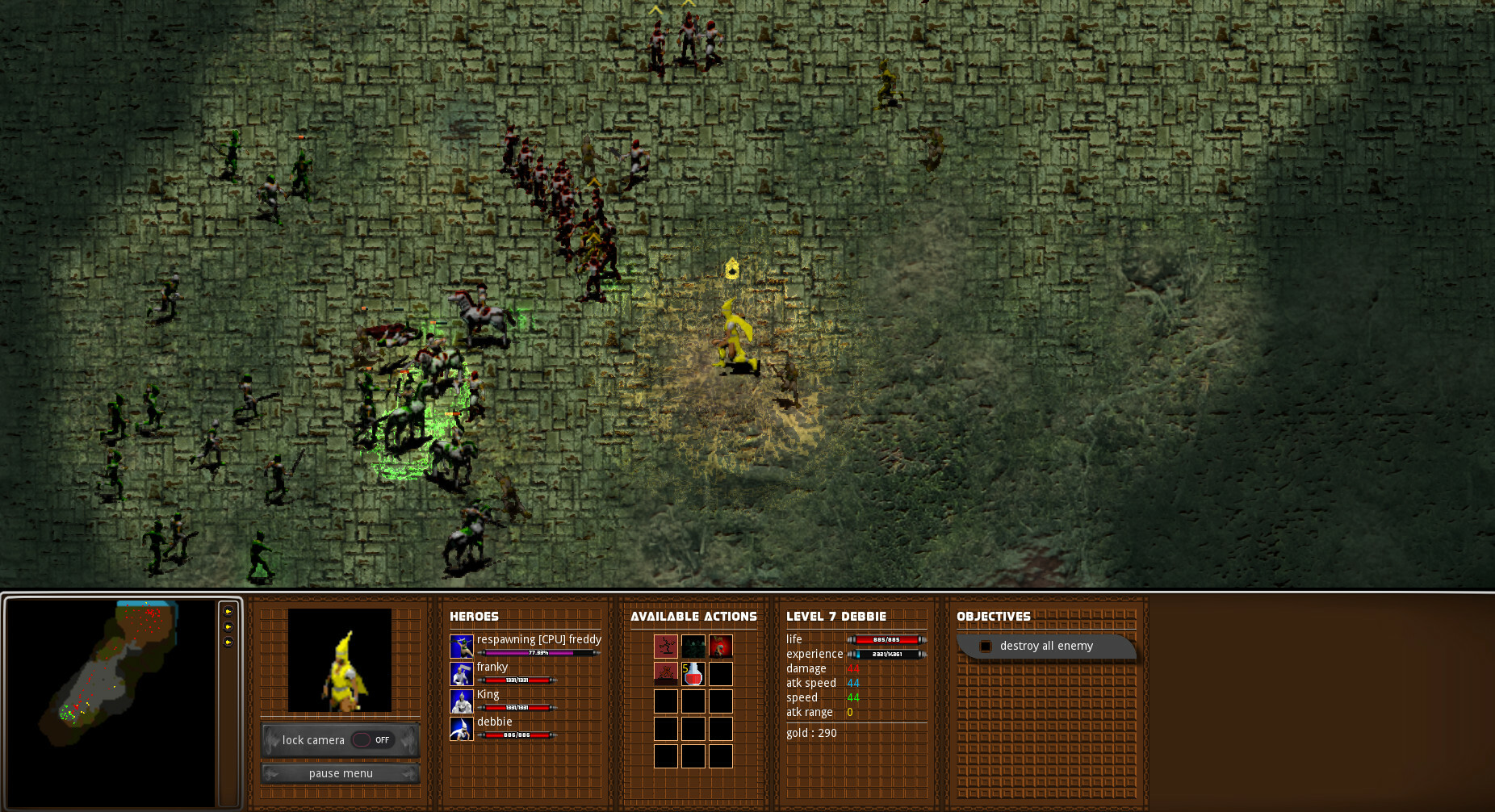Select hero King's portrait
Viewport: 1495px width, 812px height.
pos(462,699)
